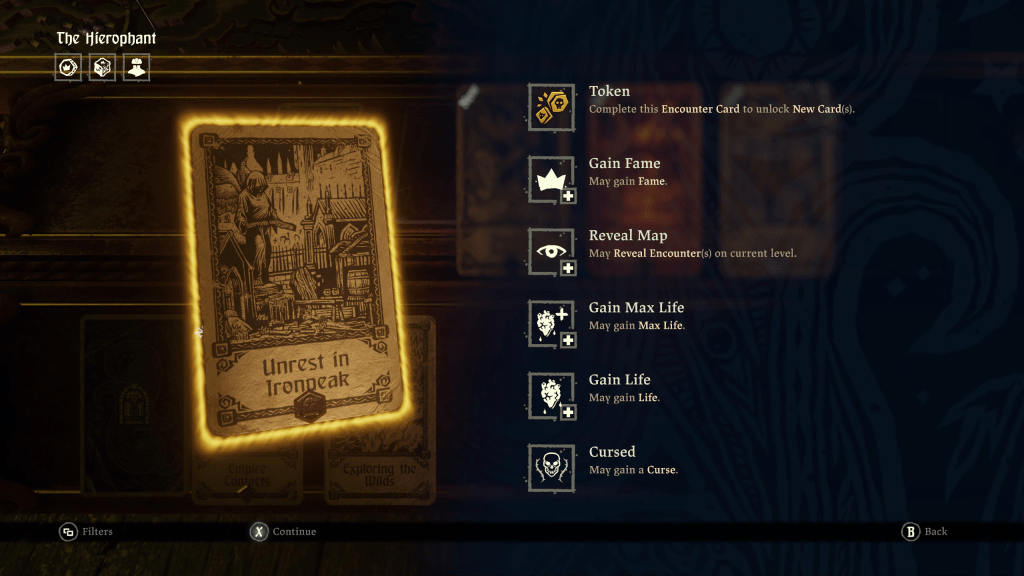Image resolution: width=1024 pixels, height=576 pixels.
Task: Click the armored bust icon under The Hierophant
Action: coord(136,67)
